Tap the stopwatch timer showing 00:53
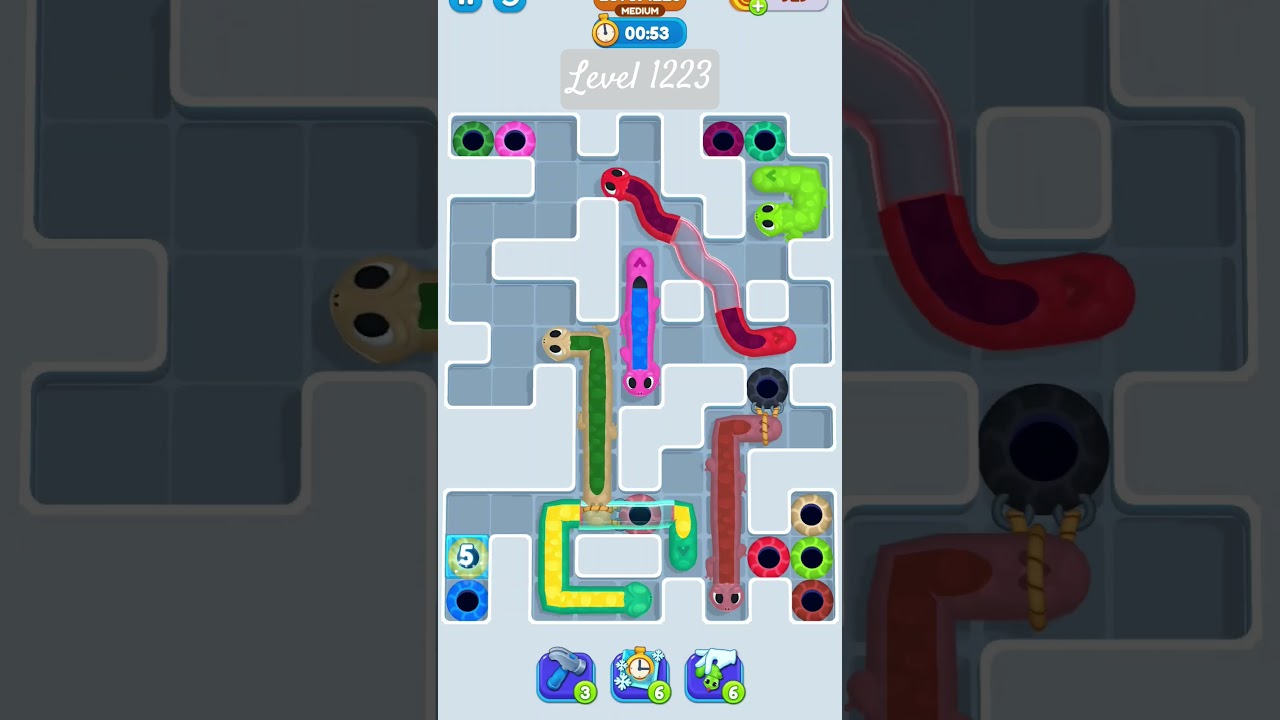 coord(638,32)
